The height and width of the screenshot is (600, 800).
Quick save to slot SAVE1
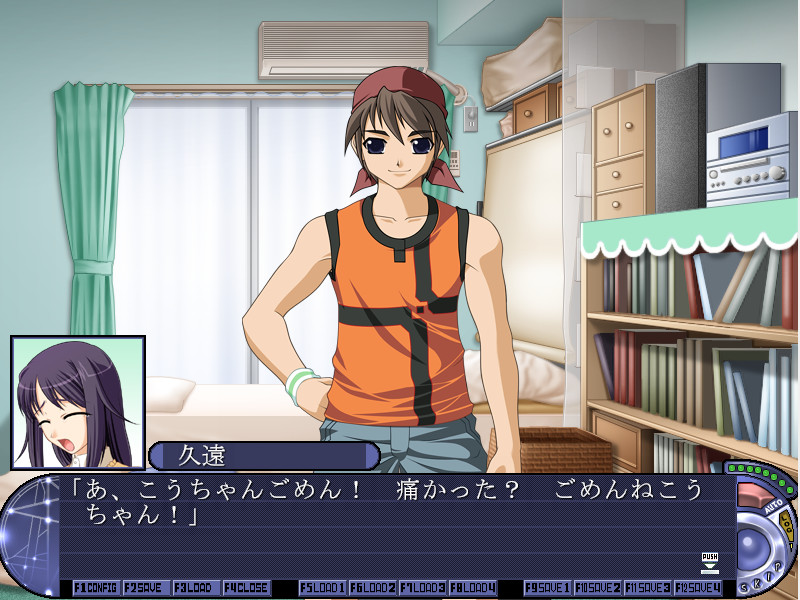point(547,588)
